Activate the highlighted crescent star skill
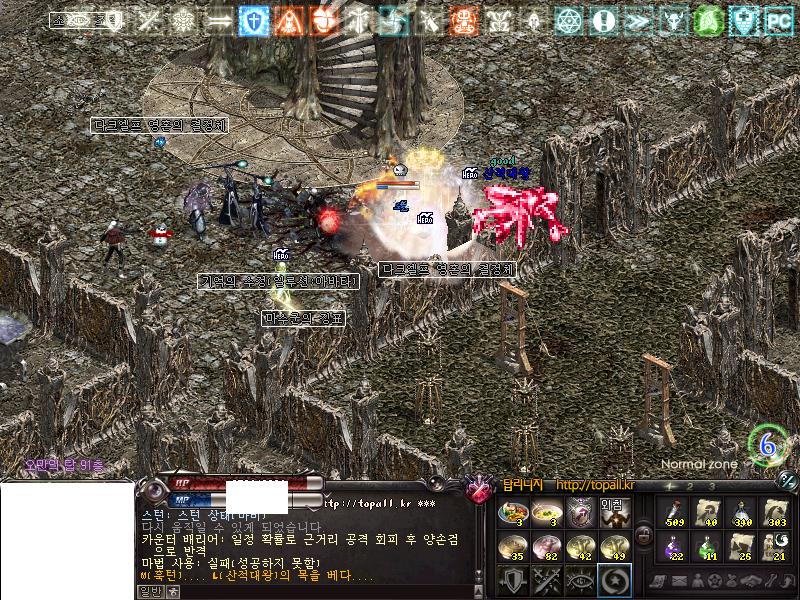 pyautogui.click(x=612, y=579)
